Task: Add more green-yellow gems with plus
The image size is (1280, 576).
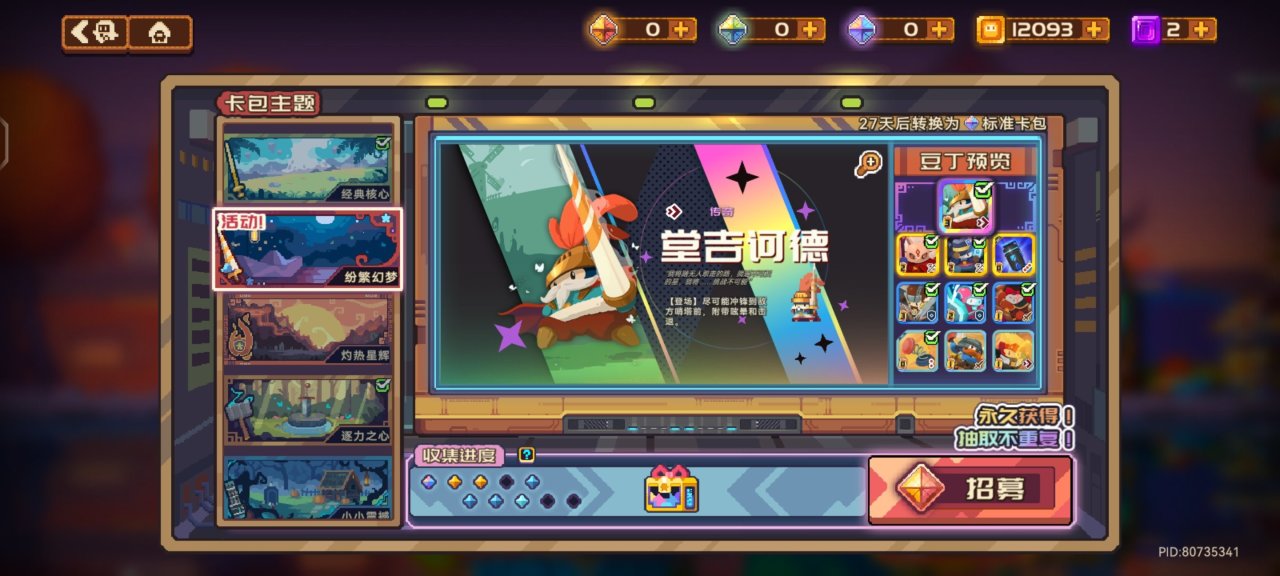Action: tap(811, 30)
